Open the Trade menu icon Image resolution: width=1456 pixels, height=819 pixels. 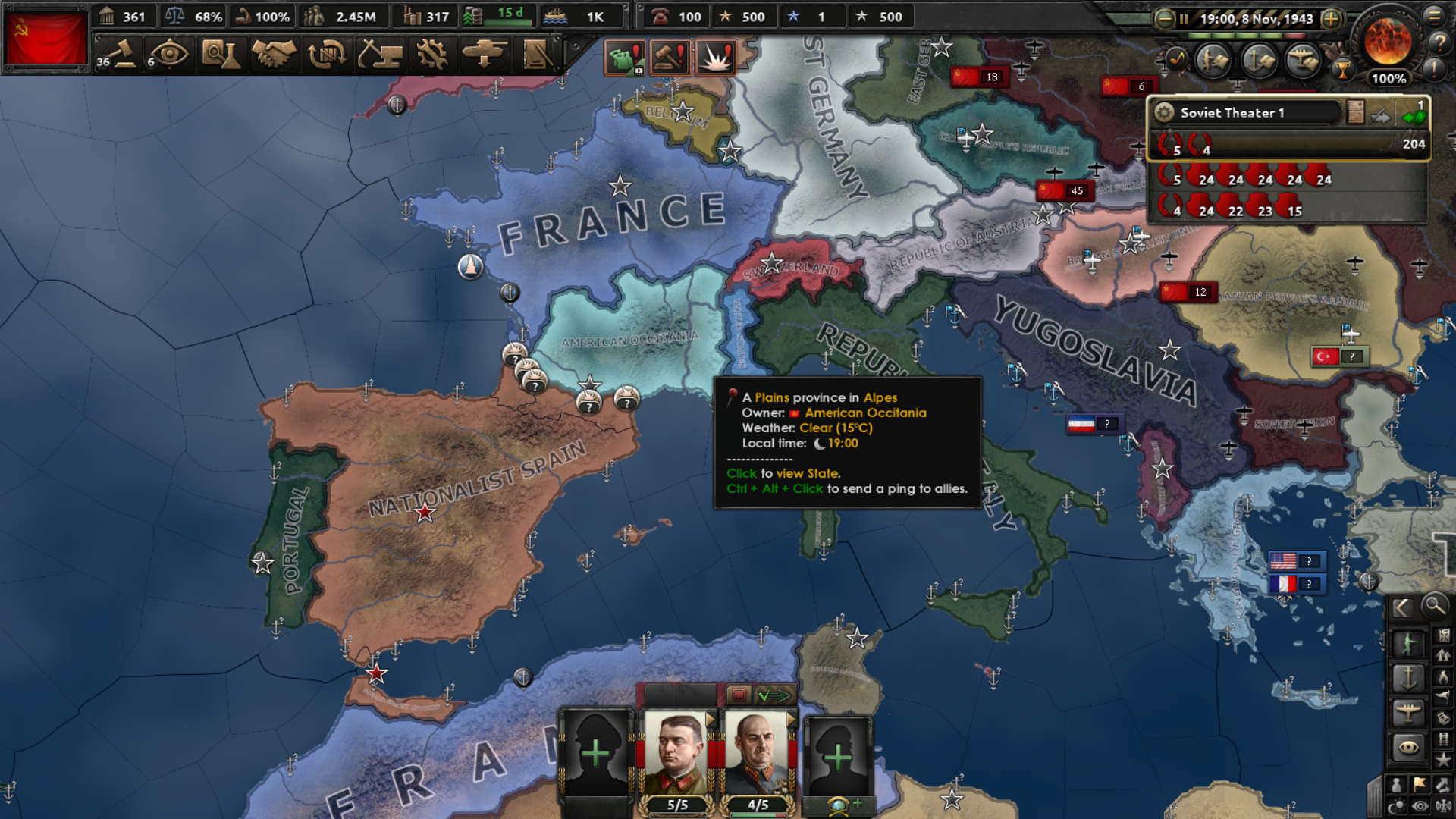click(x=326, y=55)
